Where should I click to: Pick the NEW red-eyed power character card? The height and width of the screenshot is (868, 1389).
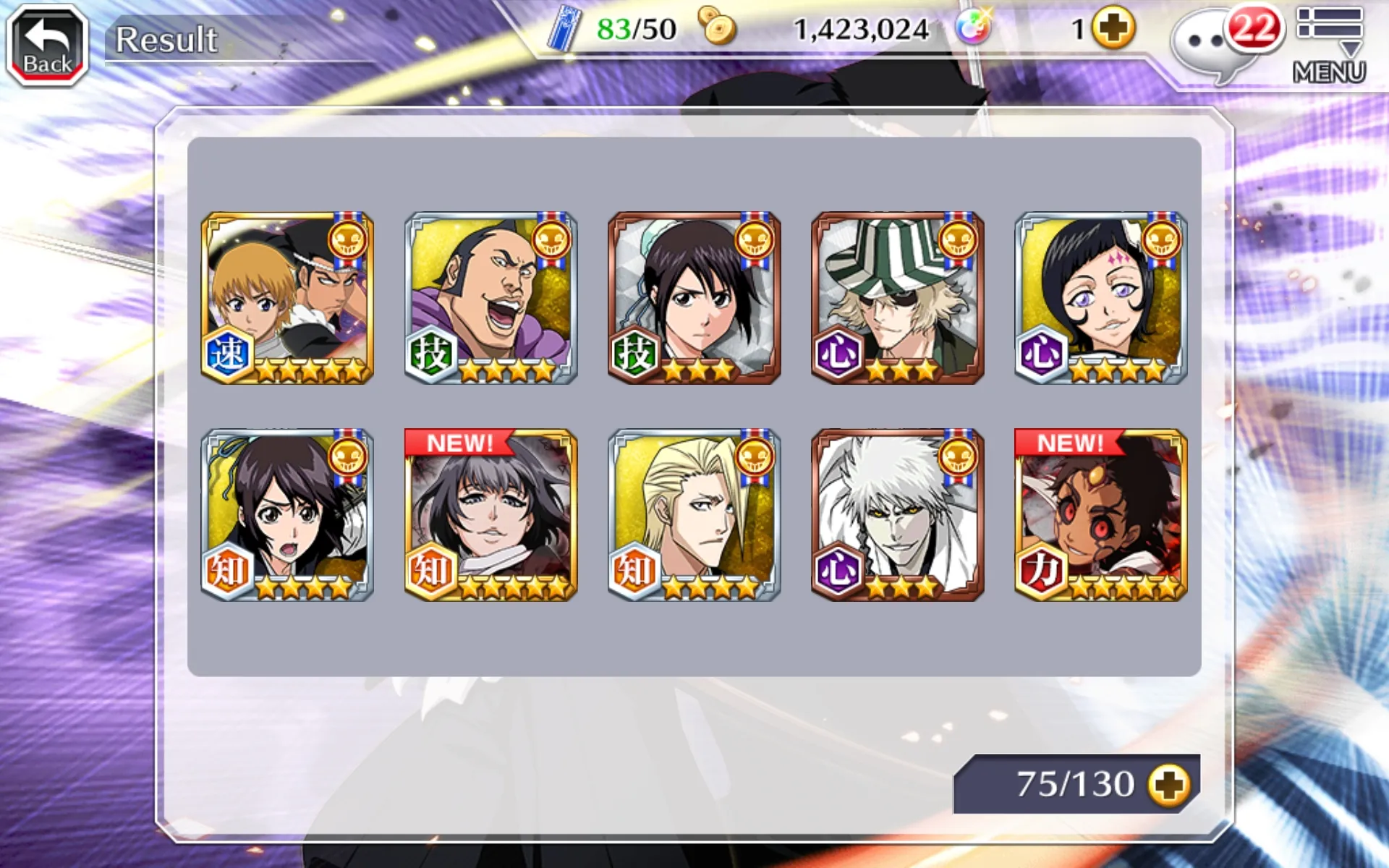[x=1100, y=515]
